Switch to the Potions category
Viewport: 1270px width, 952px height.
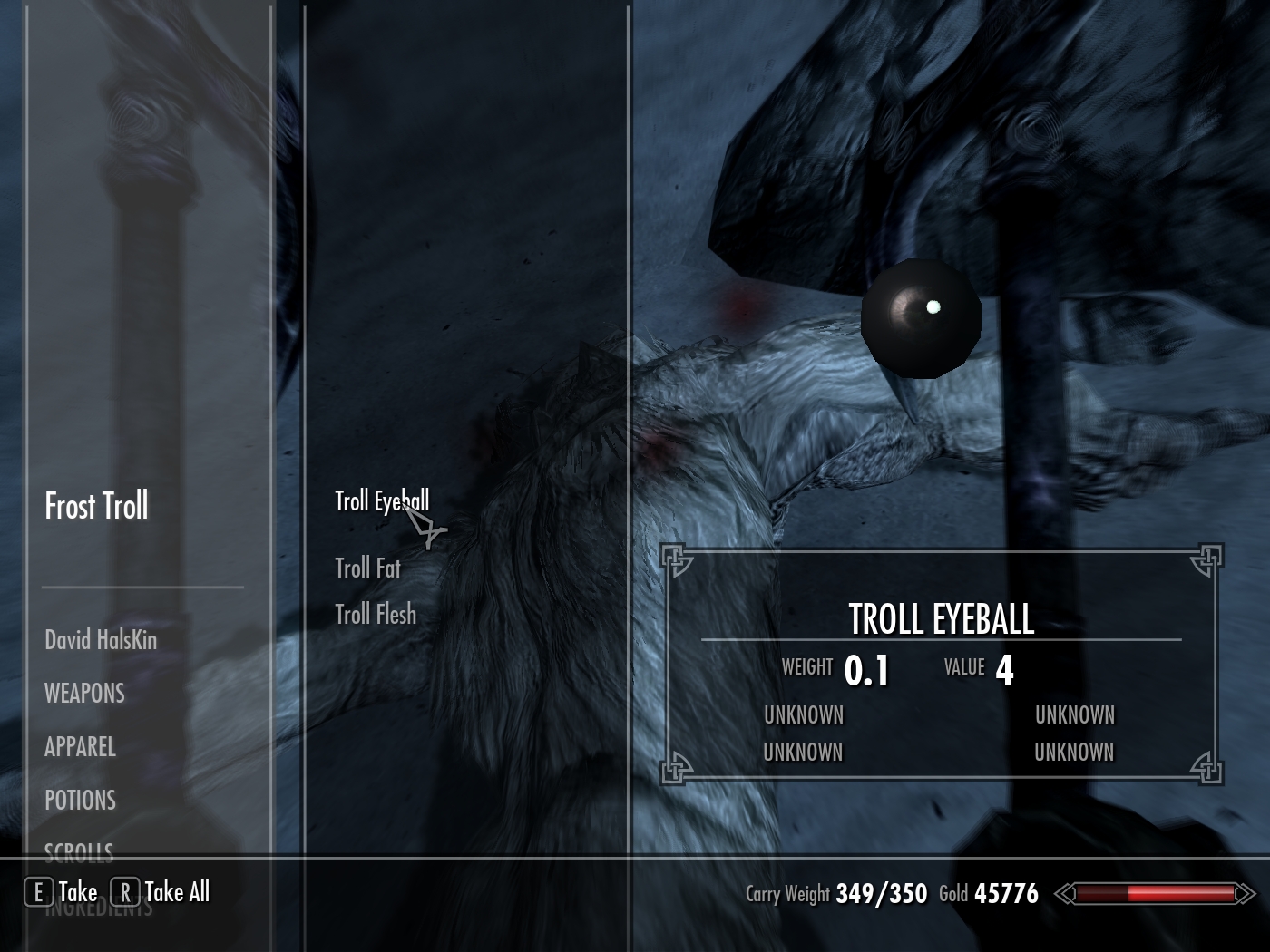click(80, 801)
